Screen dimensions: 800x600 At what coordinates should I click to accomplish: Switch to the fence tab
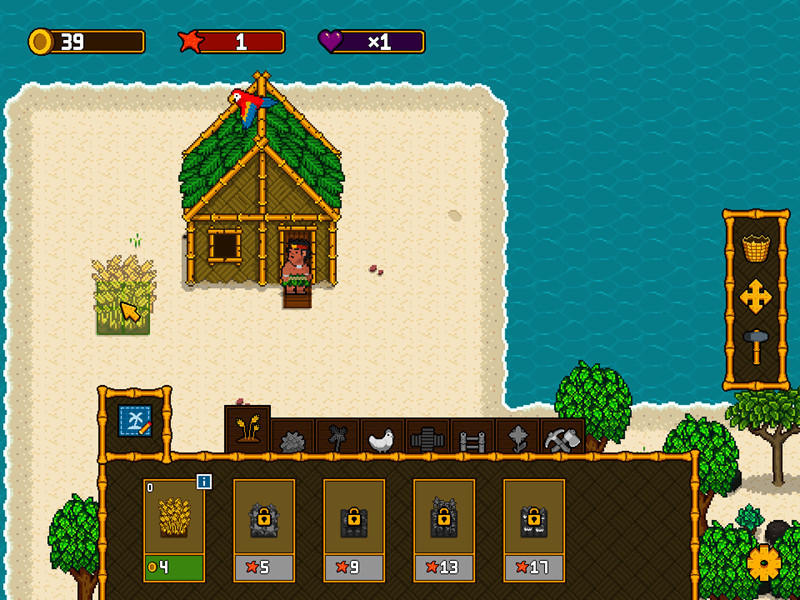pyautogui.click(x=473, y=438)
